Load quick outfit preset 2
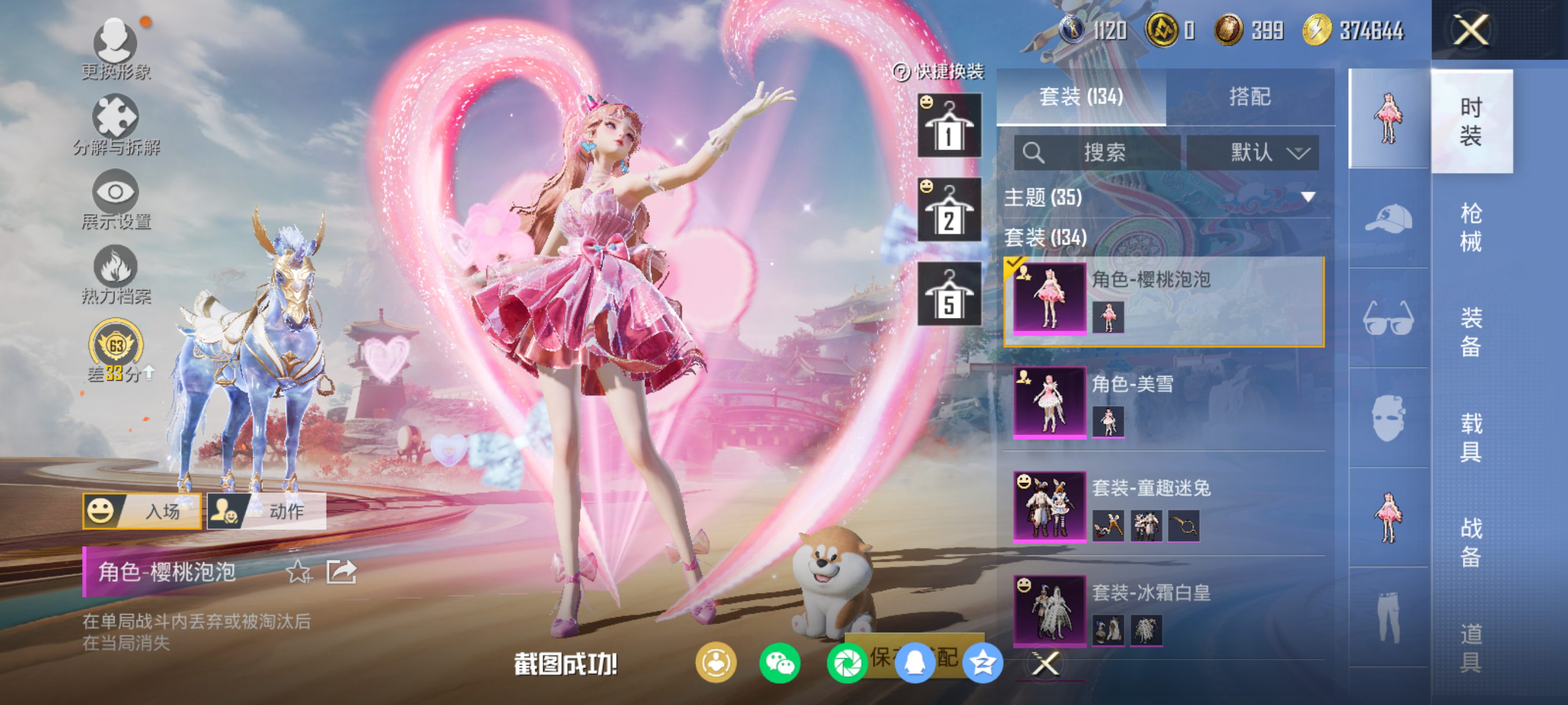Screen dimensions: 1568x705 tap(949, 210)
